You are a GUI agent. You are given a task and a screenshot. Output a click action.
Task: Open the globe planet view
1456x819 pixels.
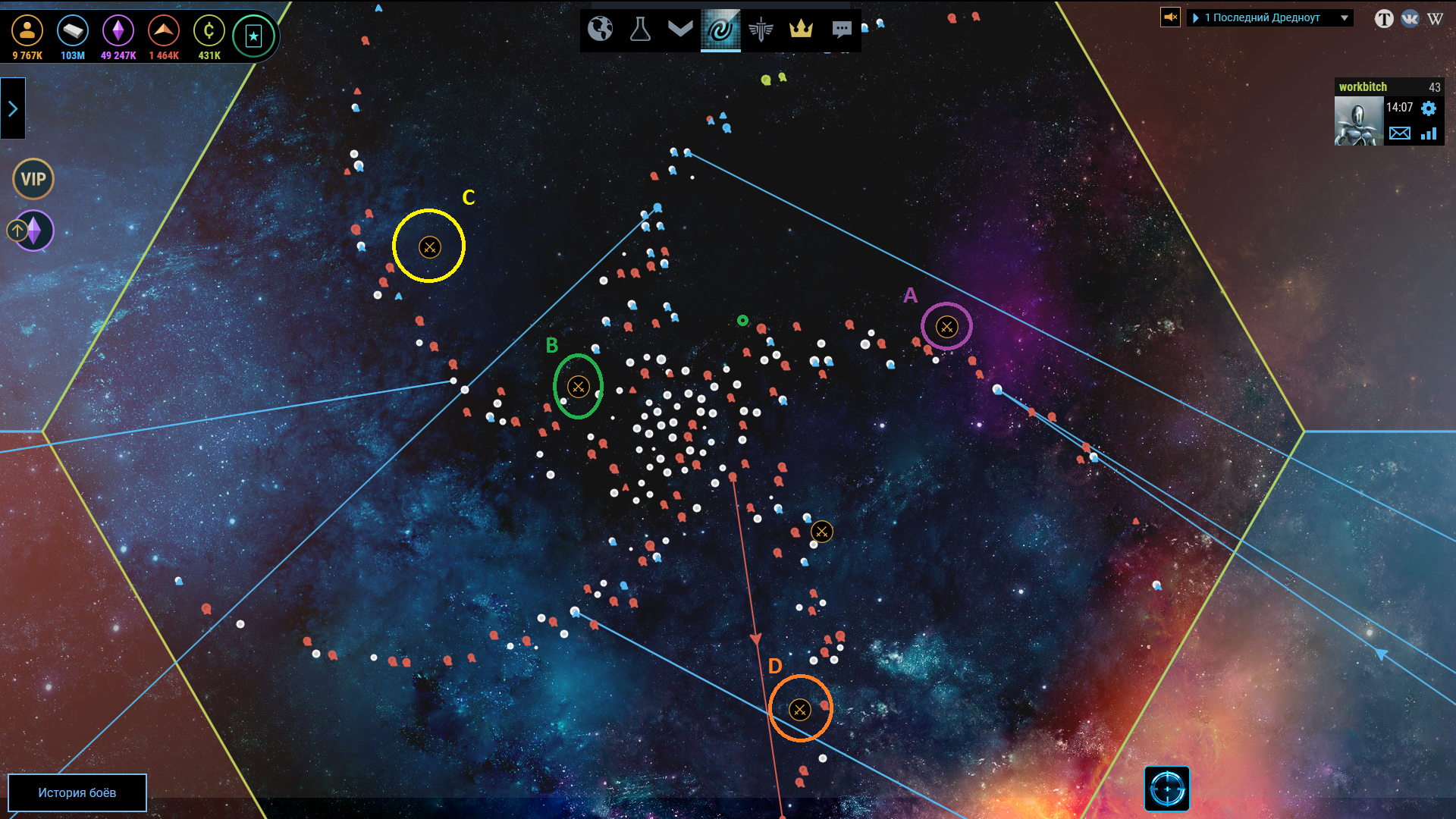coord(600,30)
